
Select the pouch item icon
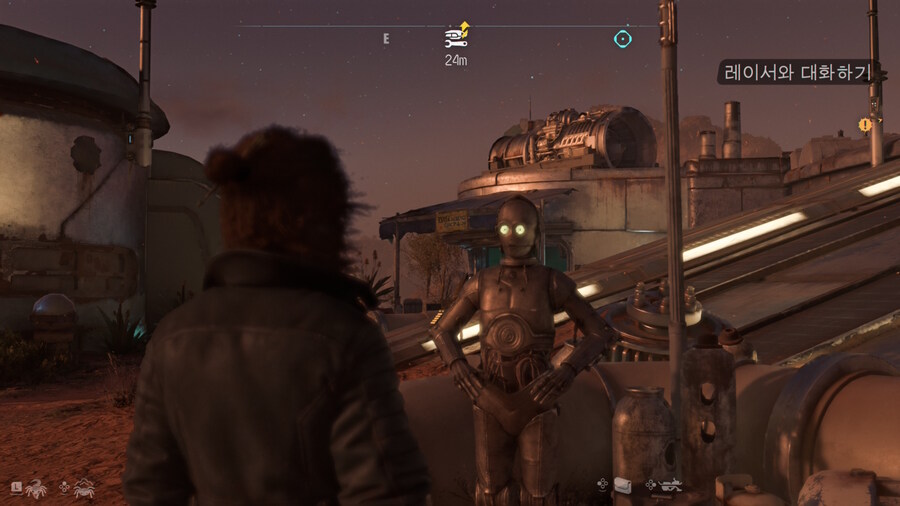click(x=622, y=485)
